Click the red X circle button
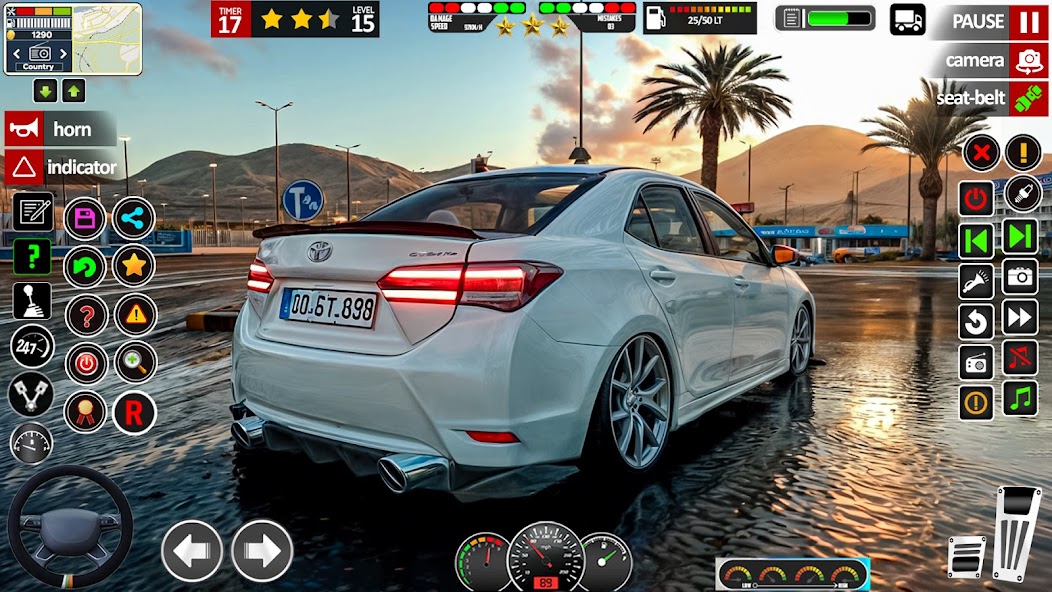This screenshot has width=1052, height=592. pyautogui.click(x=983, y=153)
